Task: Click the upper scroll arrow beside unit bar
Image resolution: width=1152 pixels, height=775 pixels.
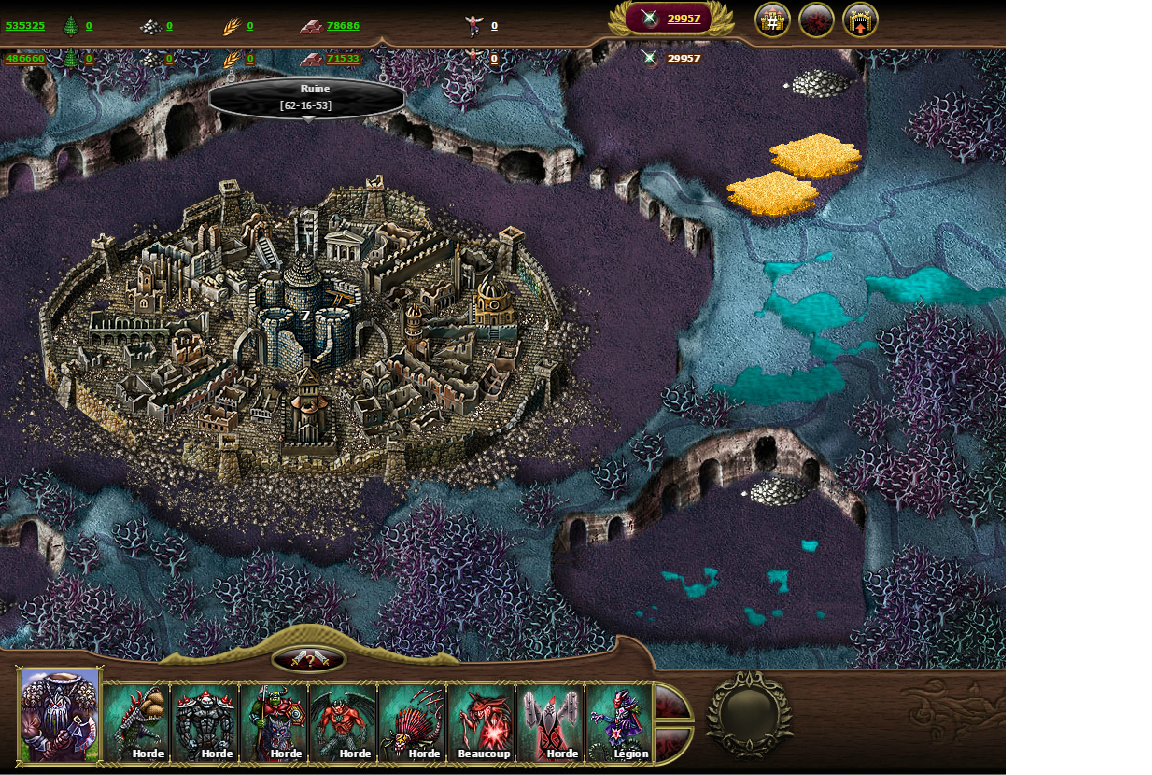Action: 672,702
